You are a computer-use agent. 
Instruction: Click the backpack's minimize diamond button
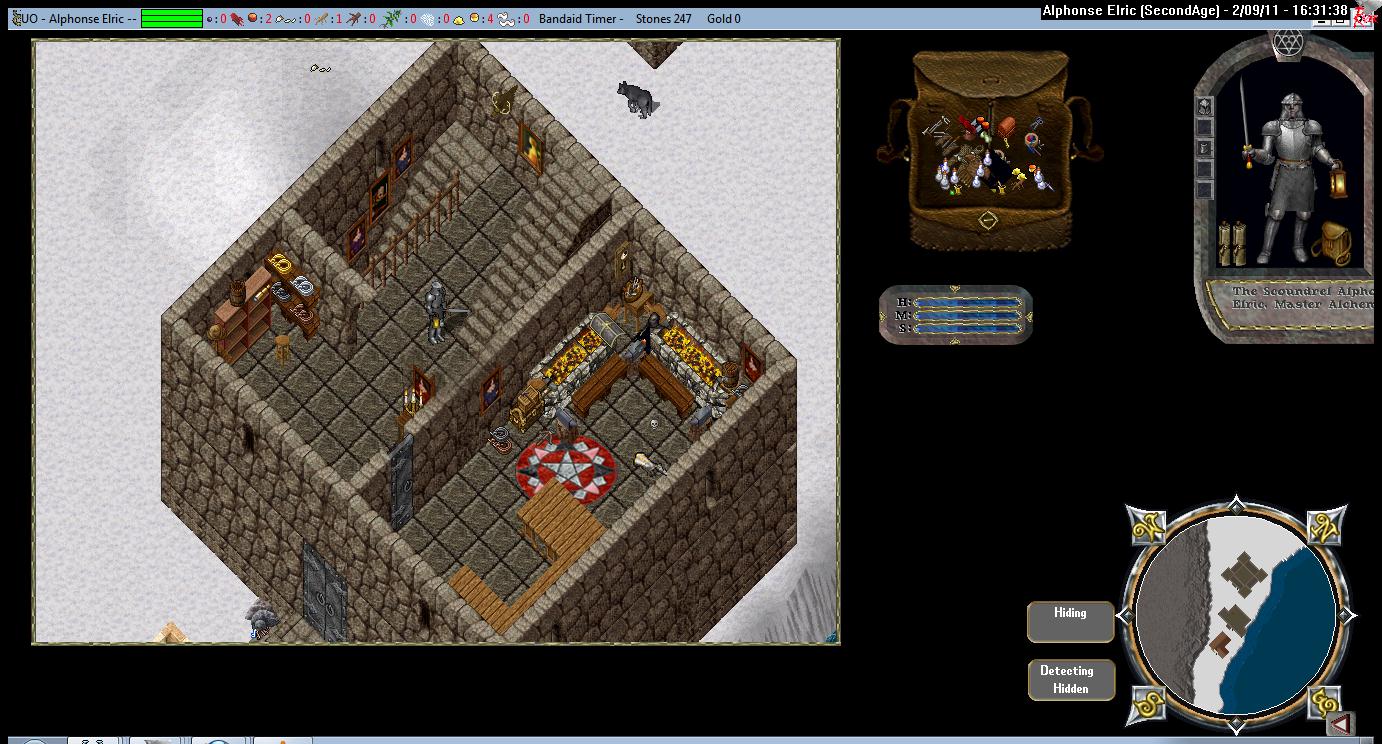(987, 220)
